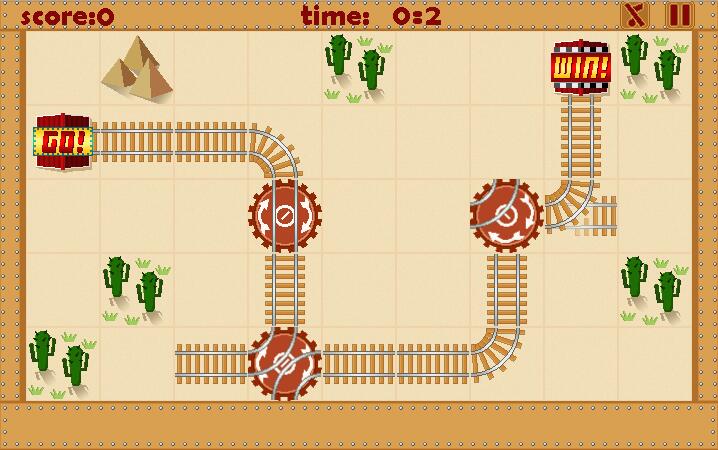718x450 pixels.
Task: Rotate the turntable on the bottom track row
Action: tap(285, 362)
